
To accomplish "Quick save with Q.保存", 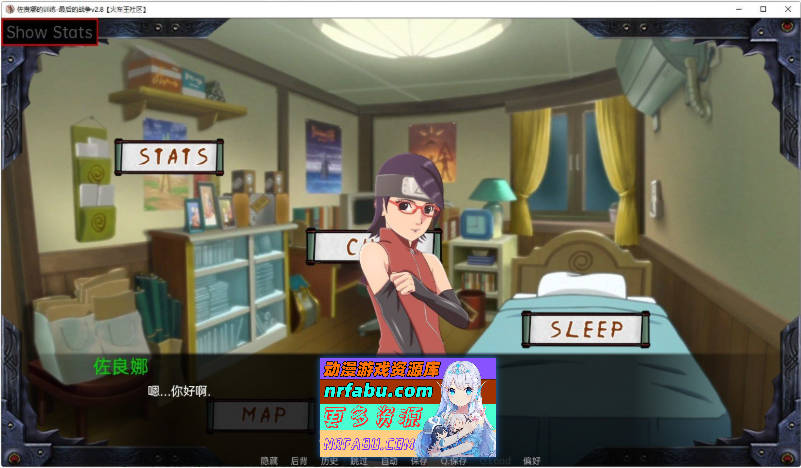I will pyautogui.click(x=452, y=461).
